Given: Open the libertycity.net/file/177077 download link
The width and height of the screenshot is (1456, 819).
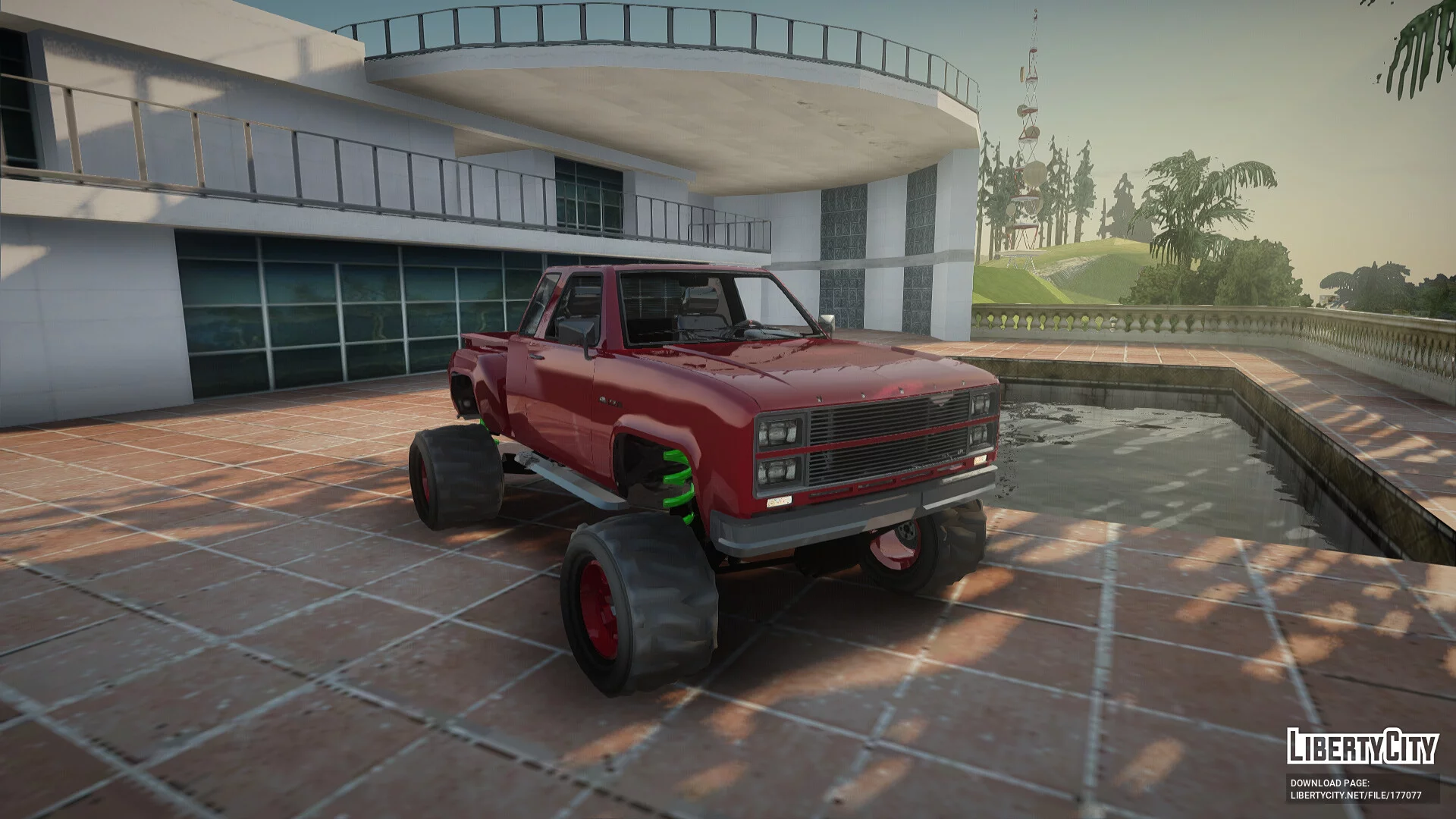Looking at the screenshot, I should pos(1355,795).
